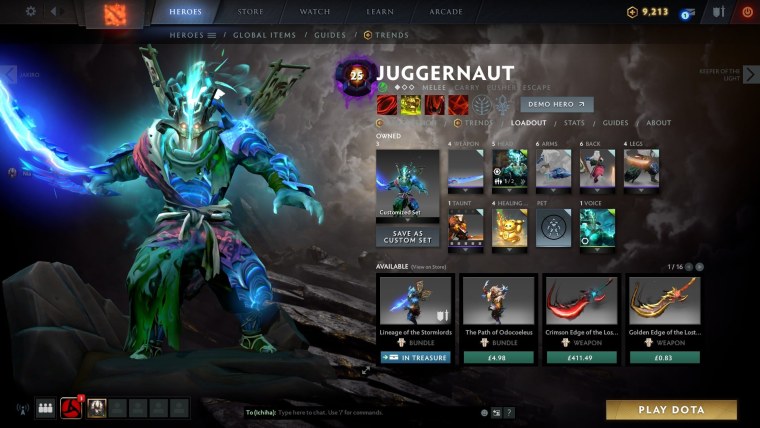The image size is (760, 428).
Task: Open the settings gear icon
Action: tap(30, 12)
